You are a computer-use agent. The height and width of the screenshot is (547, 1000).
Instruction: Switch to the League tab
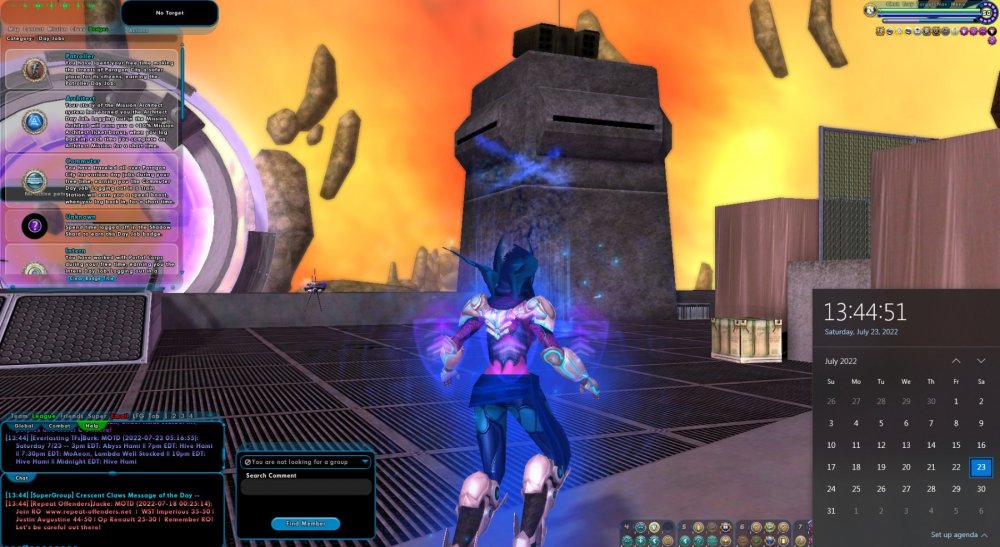pos(44,416)
